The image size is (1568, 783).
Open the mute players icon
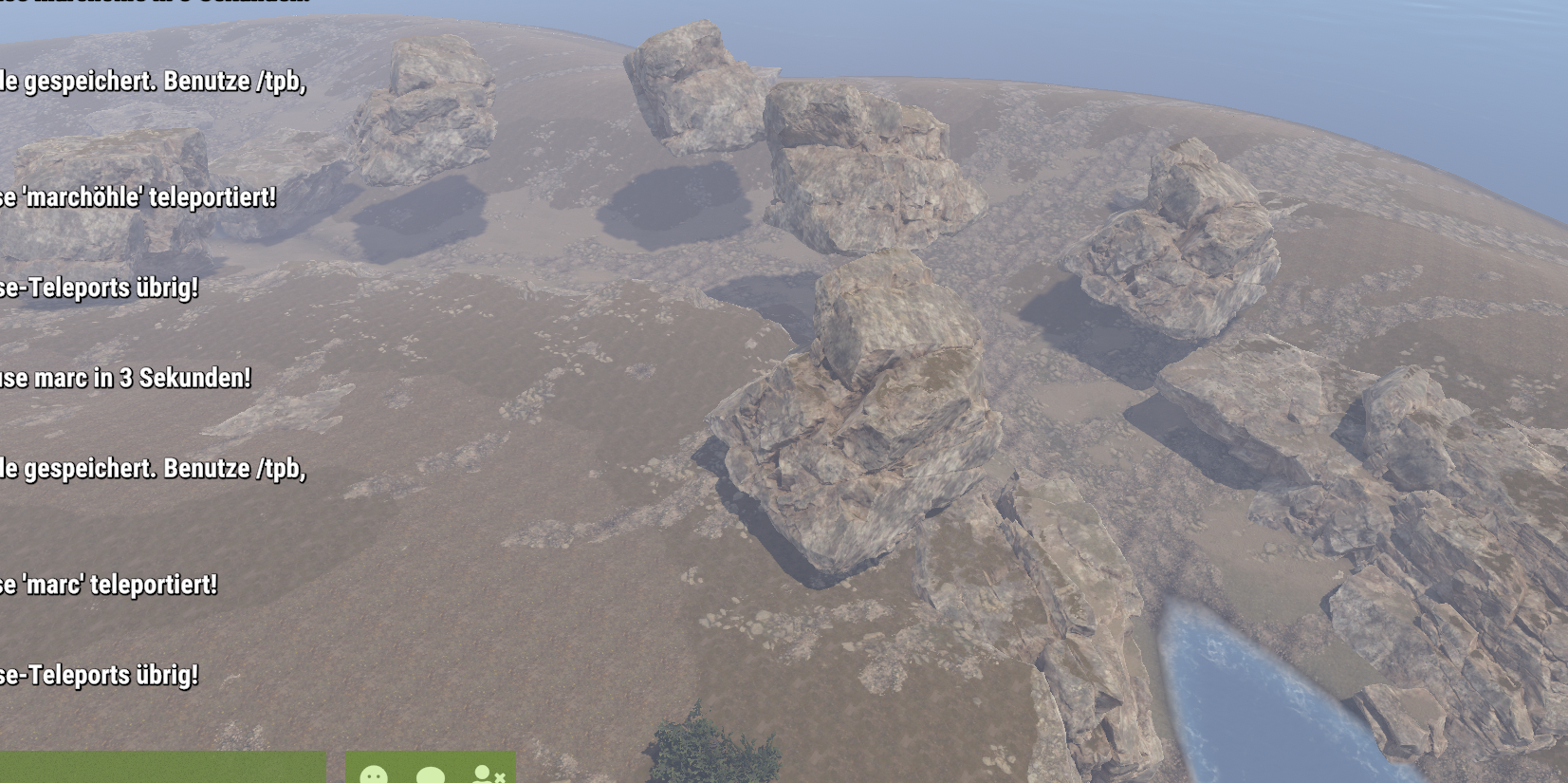click(488, 774)
